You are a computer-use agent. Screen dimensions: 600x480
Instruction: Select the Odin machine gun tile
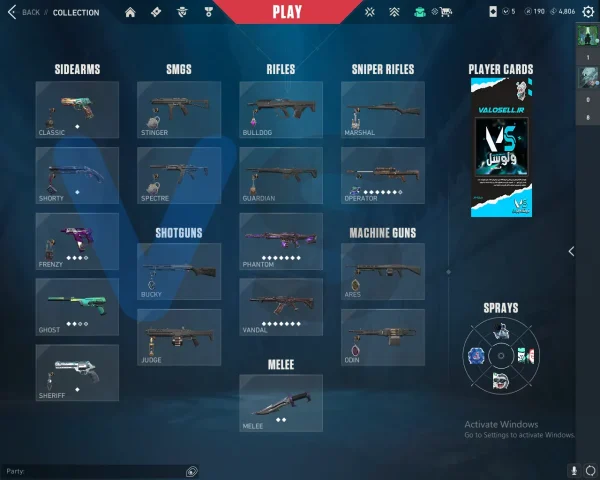click(383, 337)
